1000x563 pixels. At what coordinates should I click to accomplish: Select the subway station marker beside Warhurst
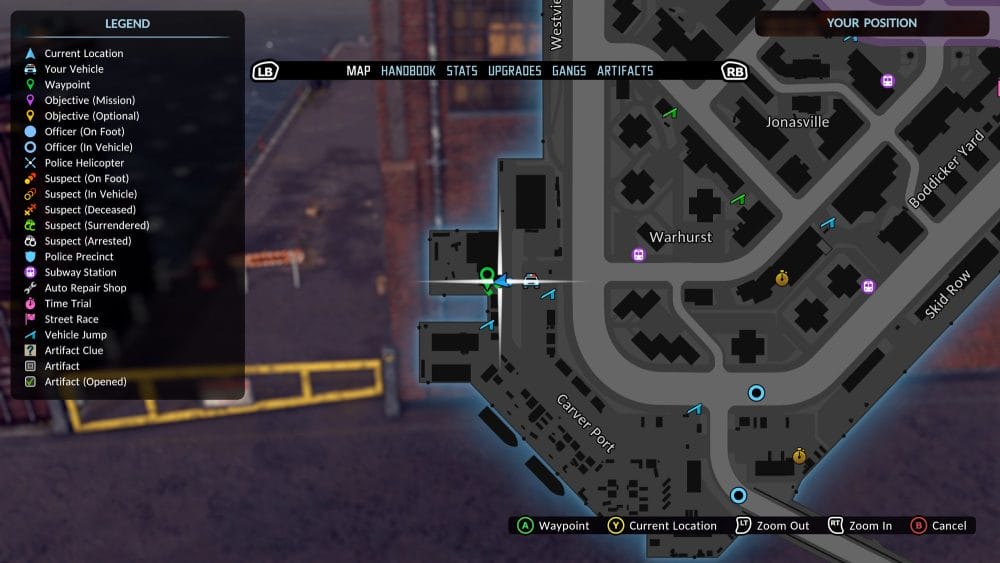(639, 254)
